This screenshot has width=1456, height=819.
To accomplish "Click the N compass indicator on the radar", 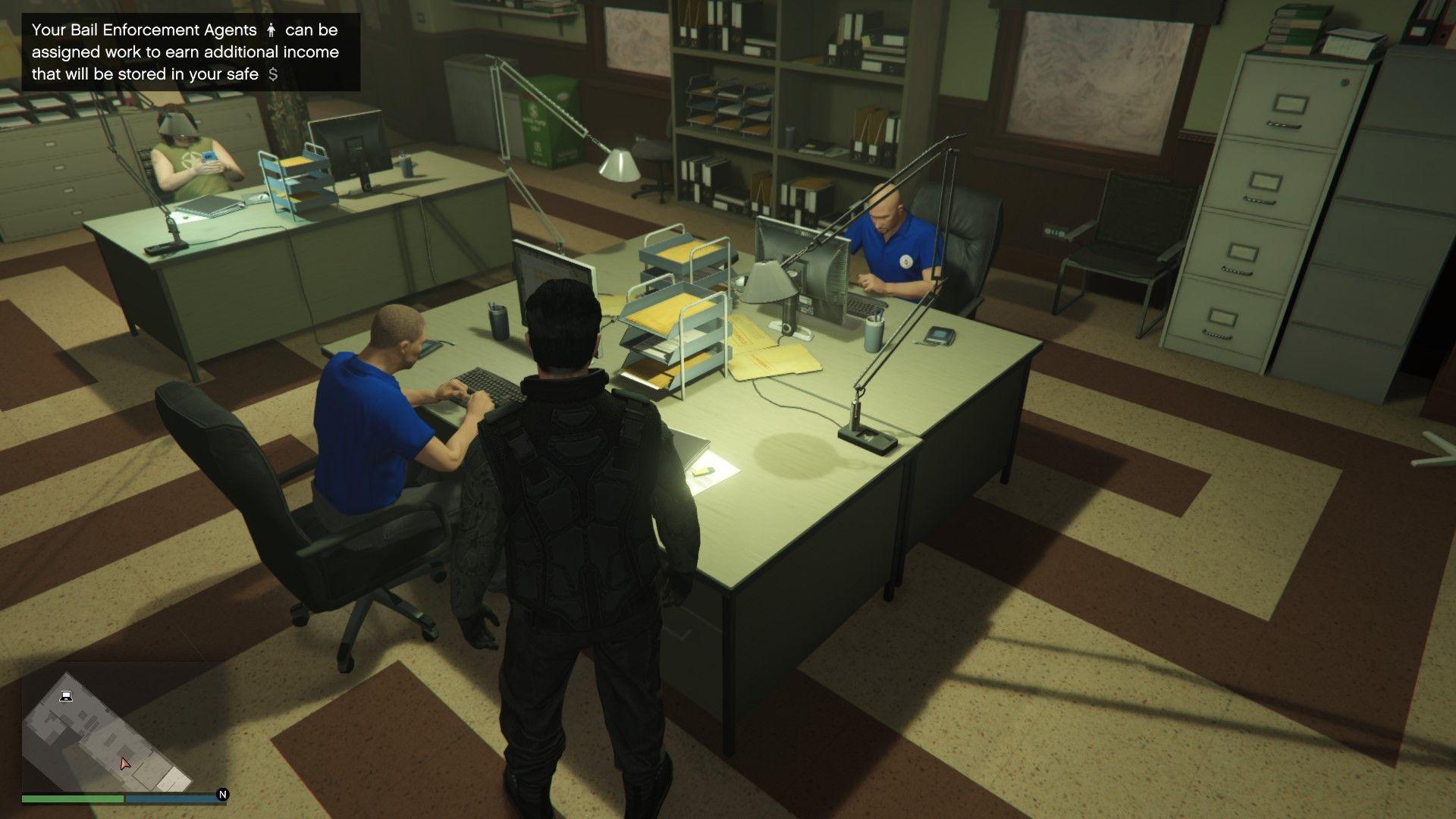I will coord(221,795).
